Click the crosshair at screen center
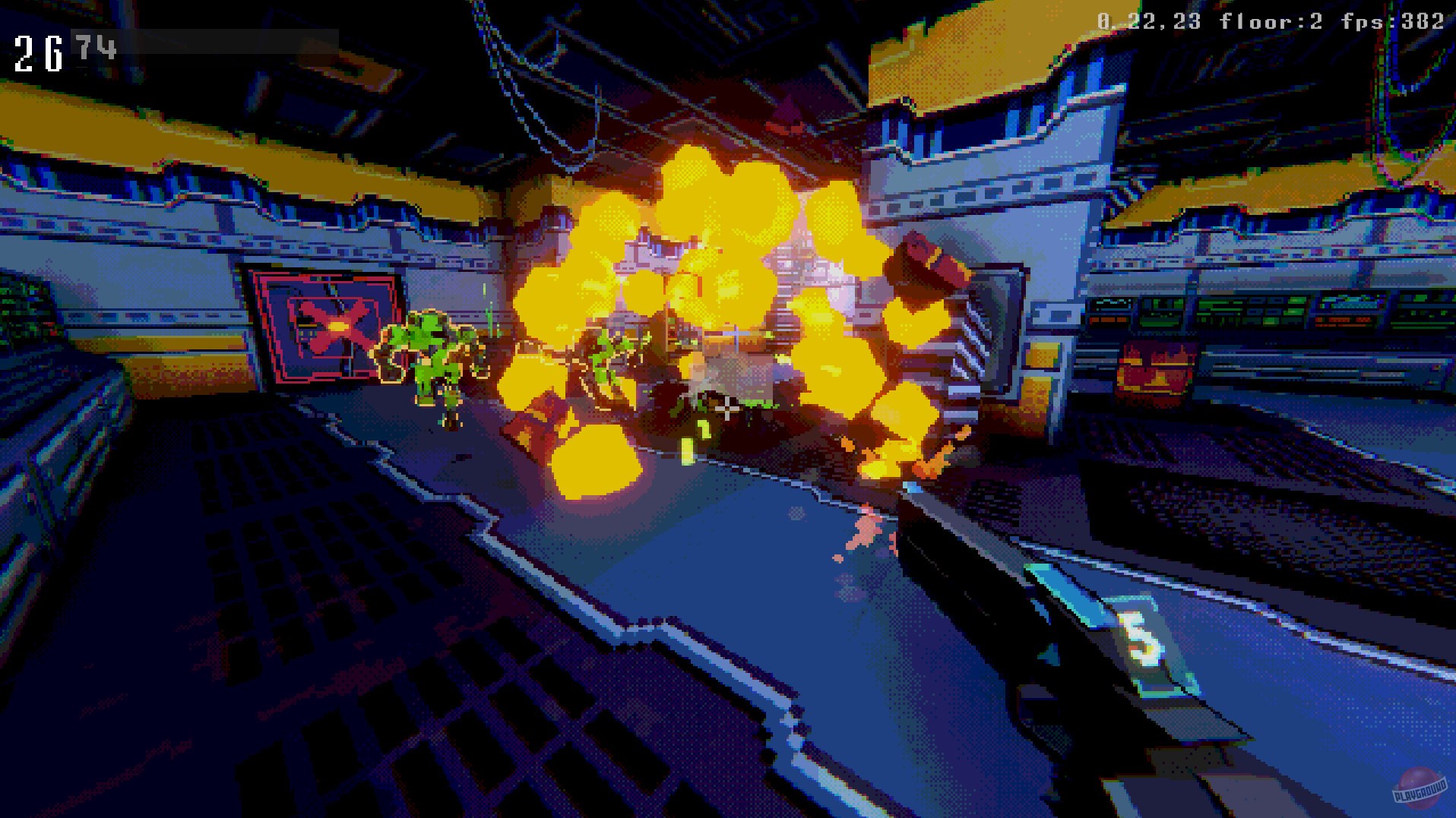Image resolution: width=1456 pixels, height=818 pixels. [726, 409]
